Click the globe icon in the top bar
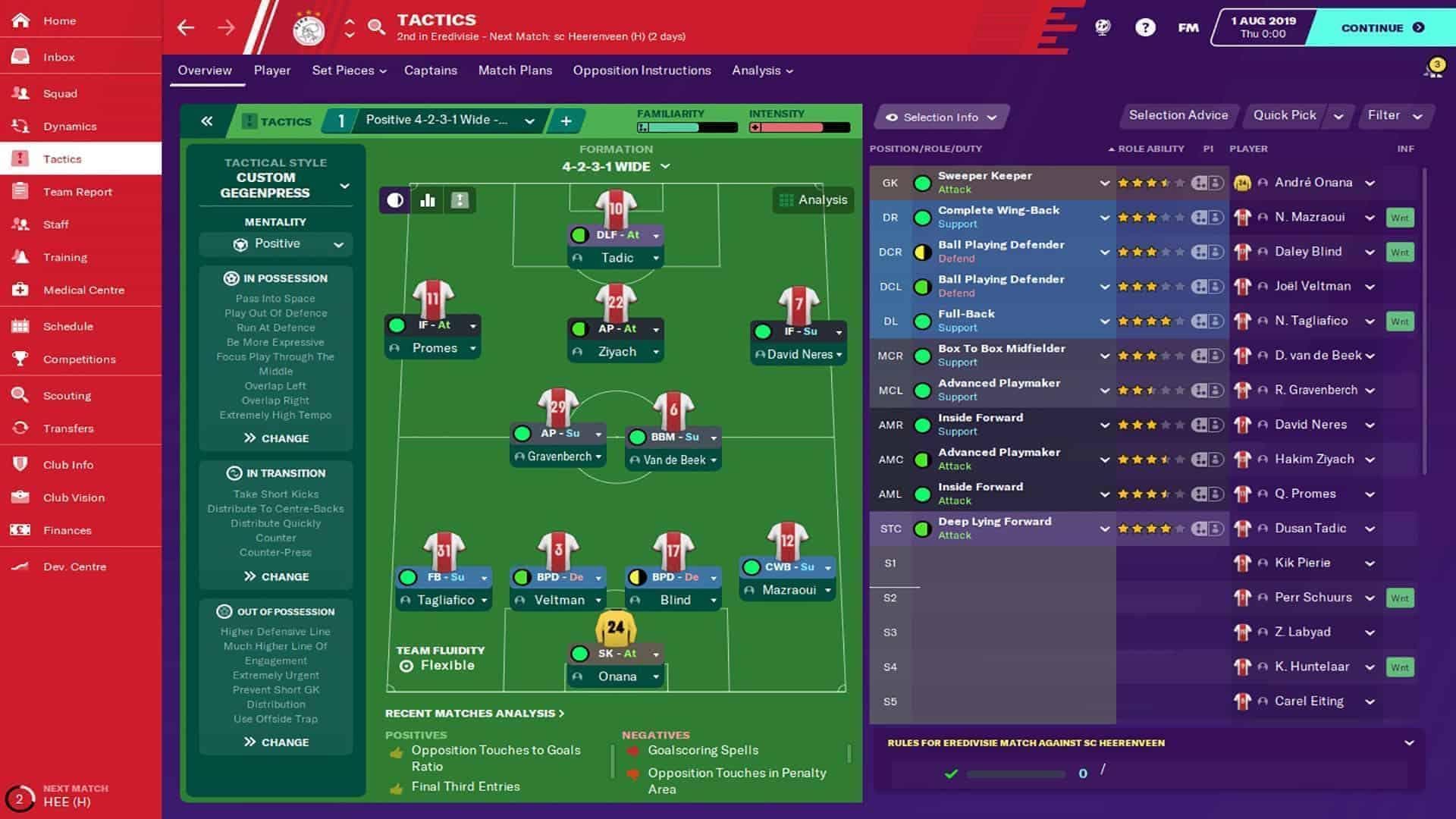1456x819 pixels. click(1102, 27)
